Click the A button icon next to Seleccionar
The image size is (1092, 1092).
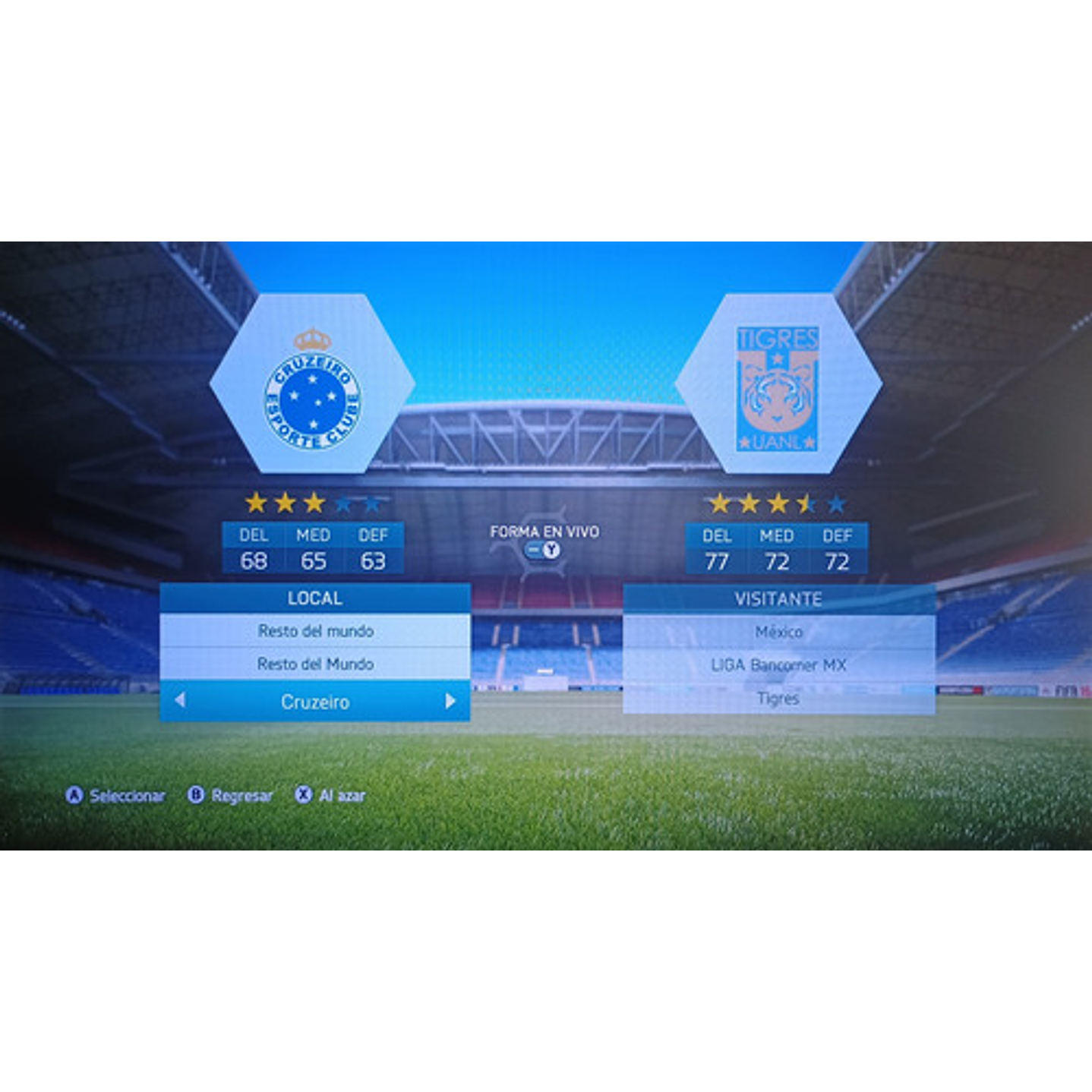[x=75, y=794]
